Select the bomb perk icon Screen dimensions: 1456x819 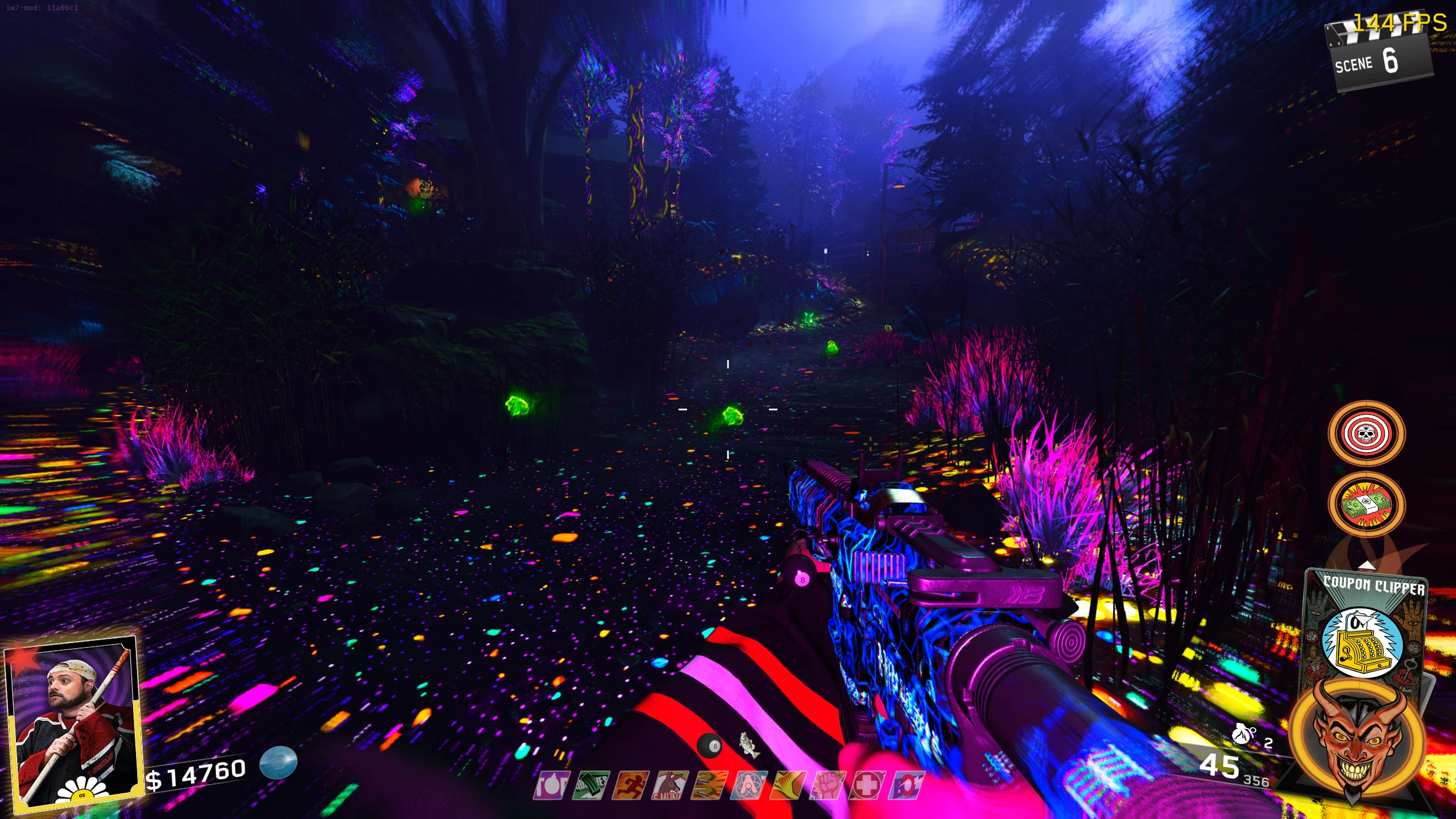(551, 785)
